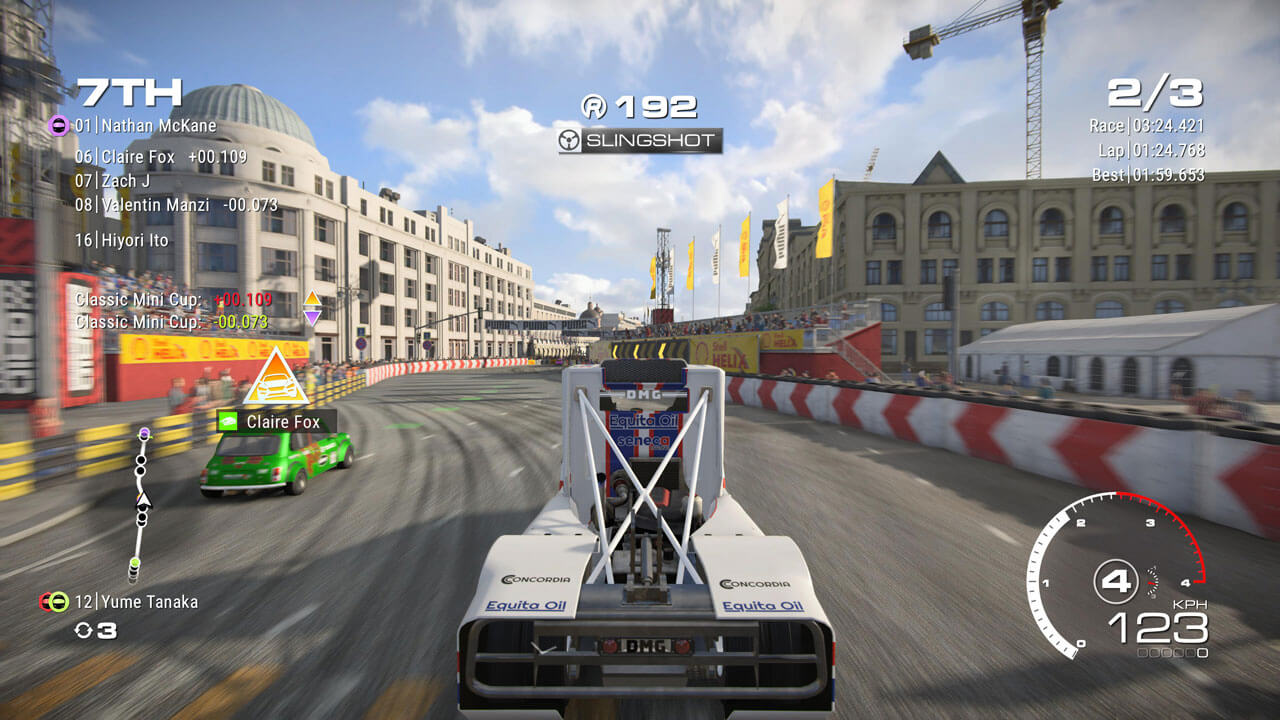Screen dimensions: 1280x720
Task: Click the flashback rewind counter icon
Action: pyautogui.click(x=85, y=631)
